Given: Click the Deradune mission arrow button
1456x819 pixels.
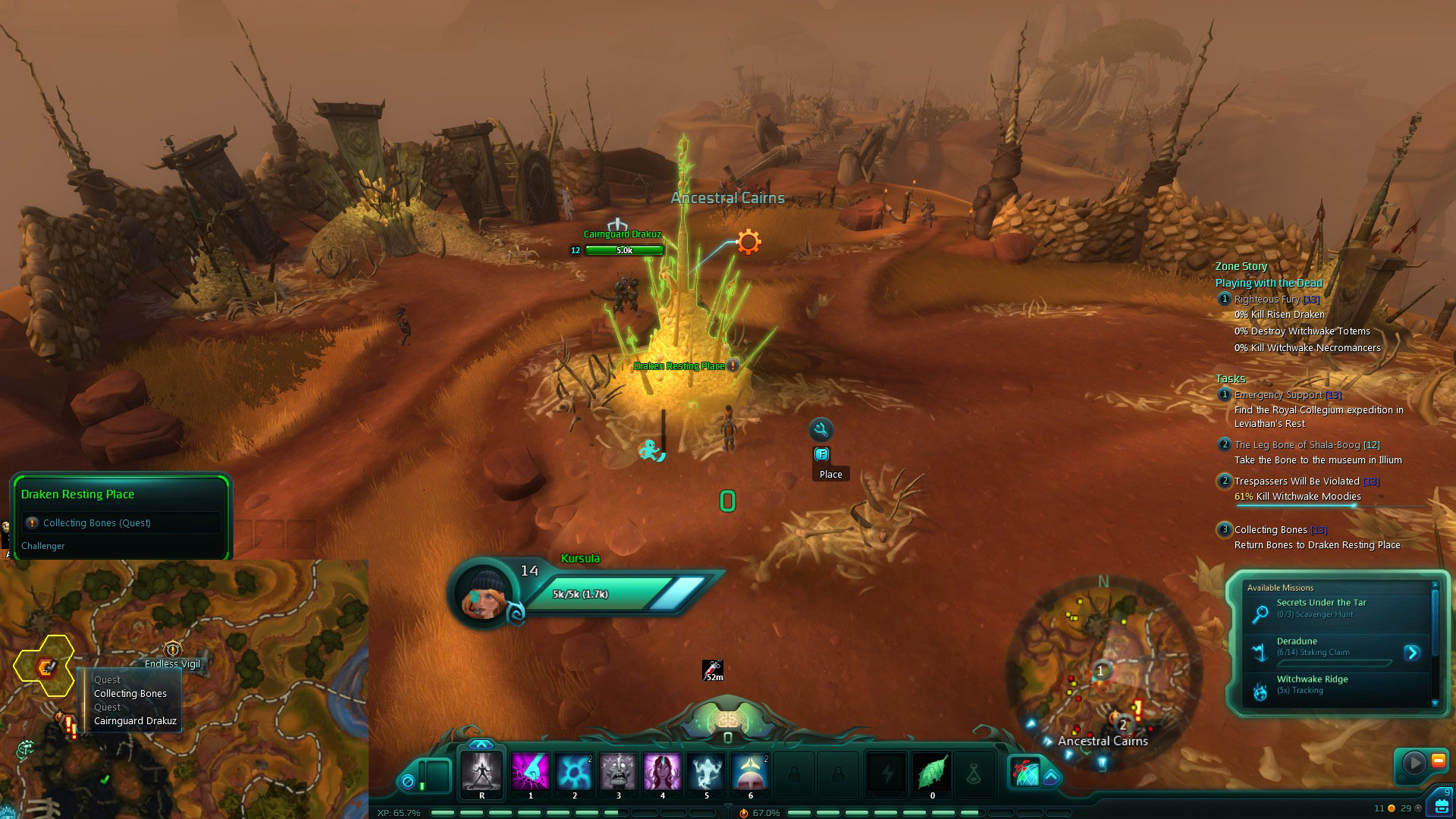Looking at the screenshot, I should 1411,652.
